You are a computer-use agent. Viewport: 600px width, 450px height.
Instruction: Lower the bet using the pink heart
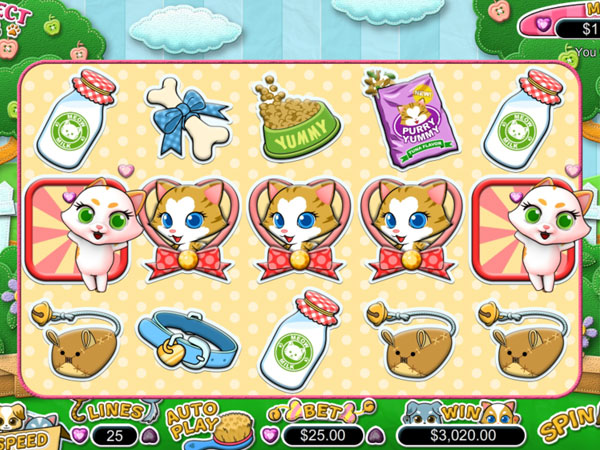click(x=271, y=435)
